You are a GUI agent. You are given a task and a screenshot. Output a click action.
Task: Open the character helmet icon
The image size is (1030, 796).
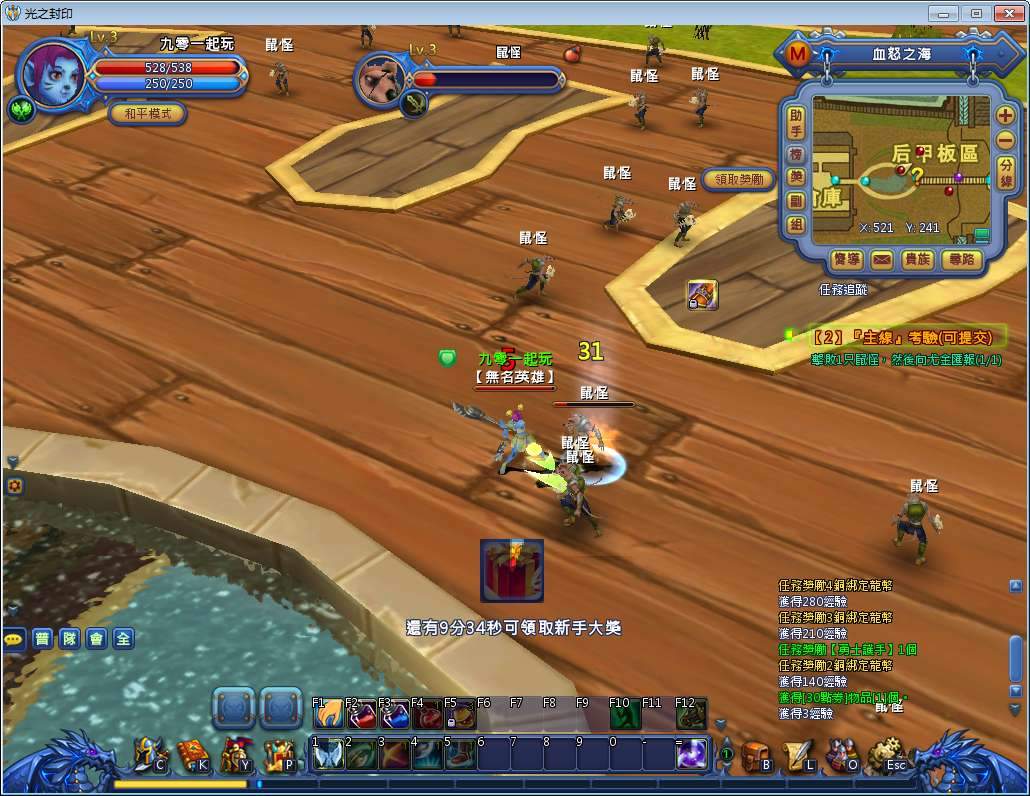pyautogui.click(x=149, y=755)
